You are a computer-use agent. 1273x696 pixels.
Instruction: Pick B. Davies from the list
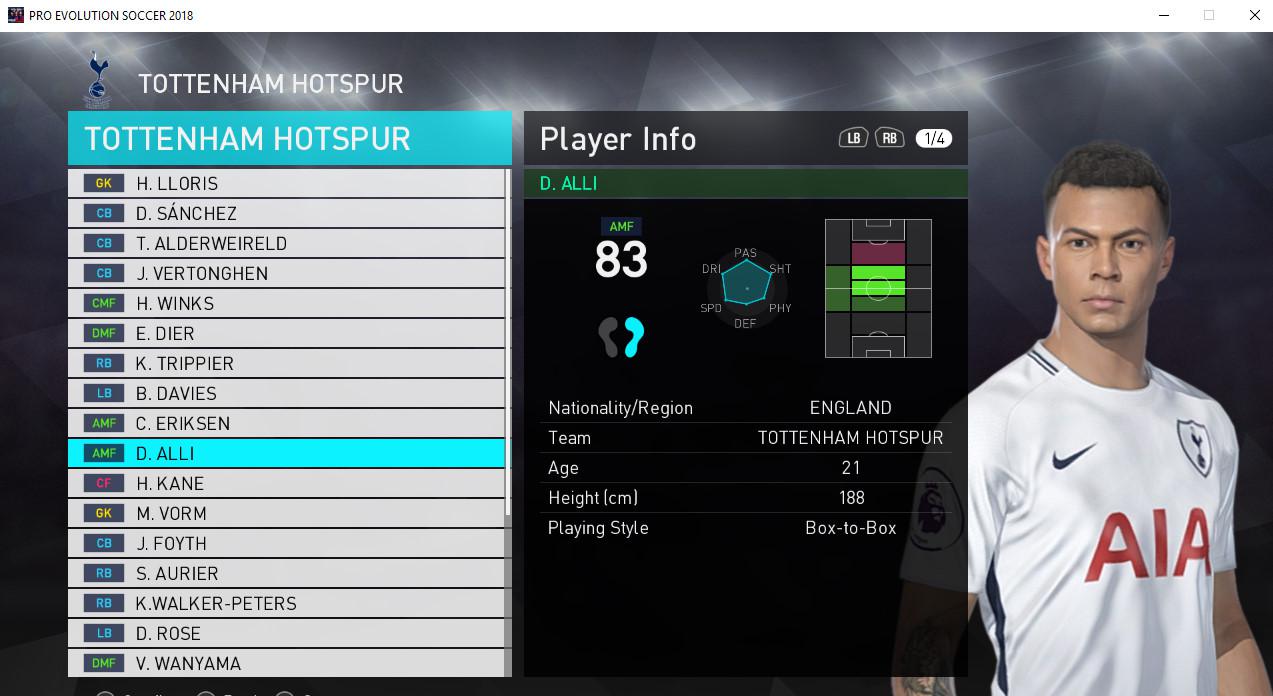[286, 393]
